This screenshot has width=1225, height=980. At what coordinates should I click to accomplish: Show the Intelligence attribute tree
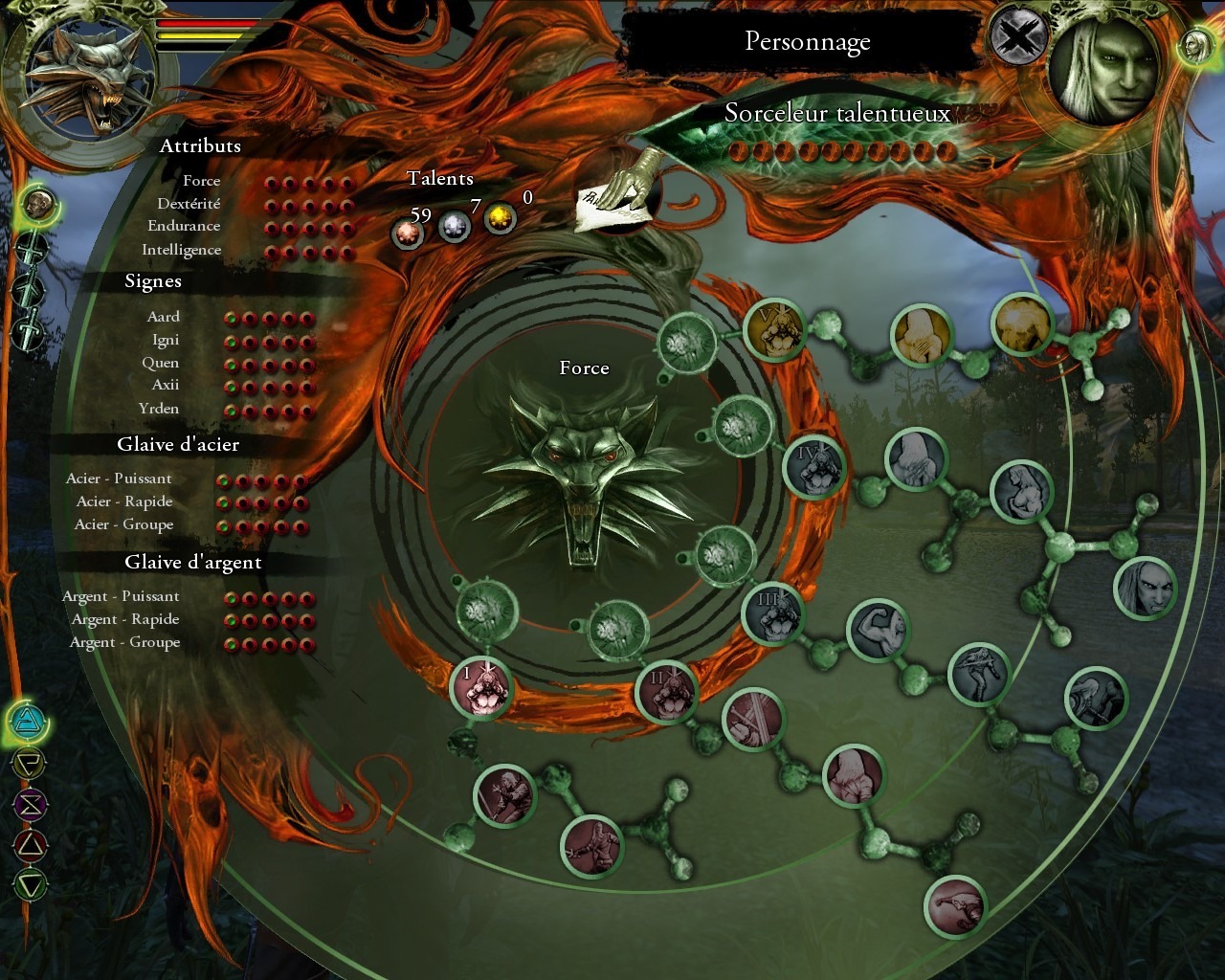click(181, 250)
